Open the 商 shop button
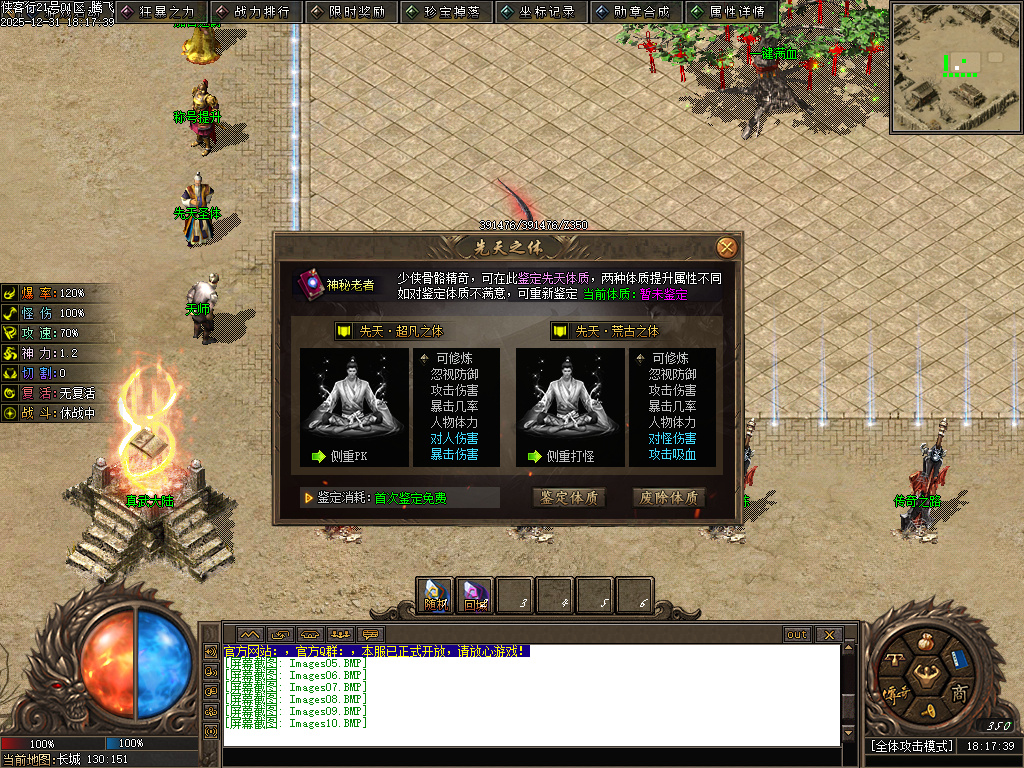The height and width of the screenshot is (768, 1024). (x=959, y=693)
